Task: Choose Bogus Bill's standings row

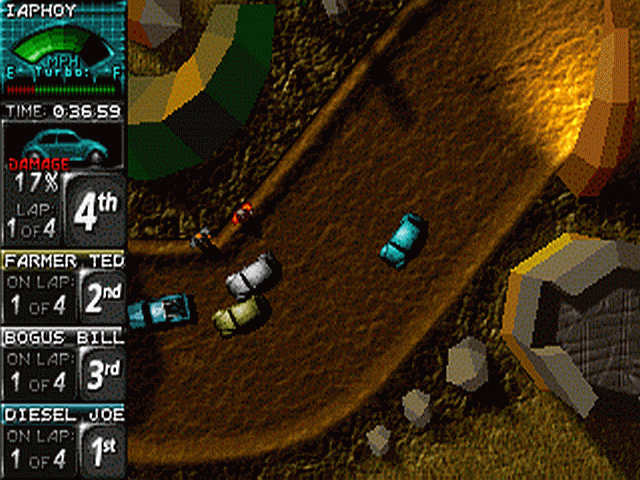Action: [63, 363]
